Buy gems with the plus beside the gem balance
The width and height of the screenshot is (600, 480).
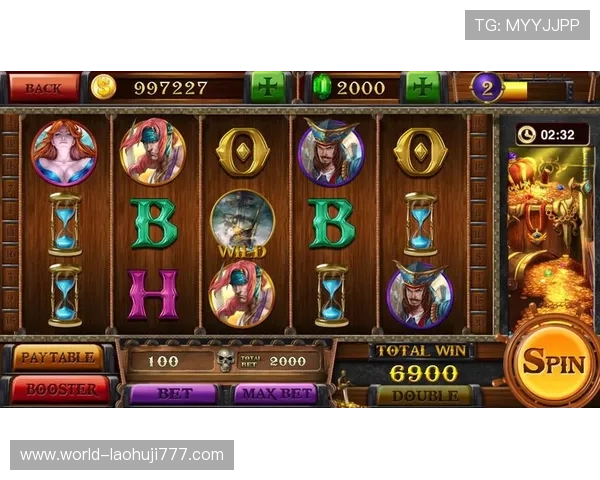422,87
